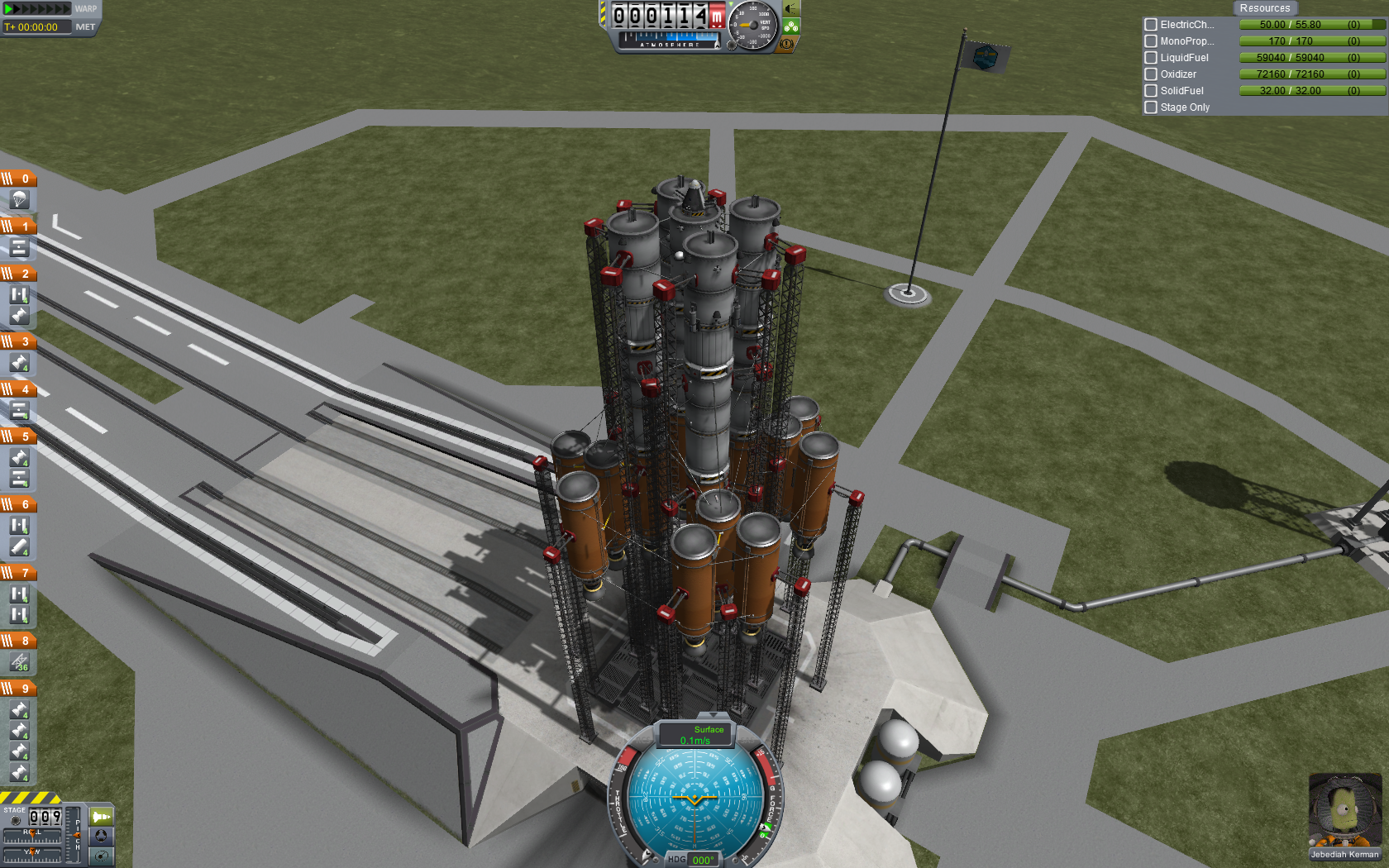Enable the Stage Only checkbox

pos(1150,107)
